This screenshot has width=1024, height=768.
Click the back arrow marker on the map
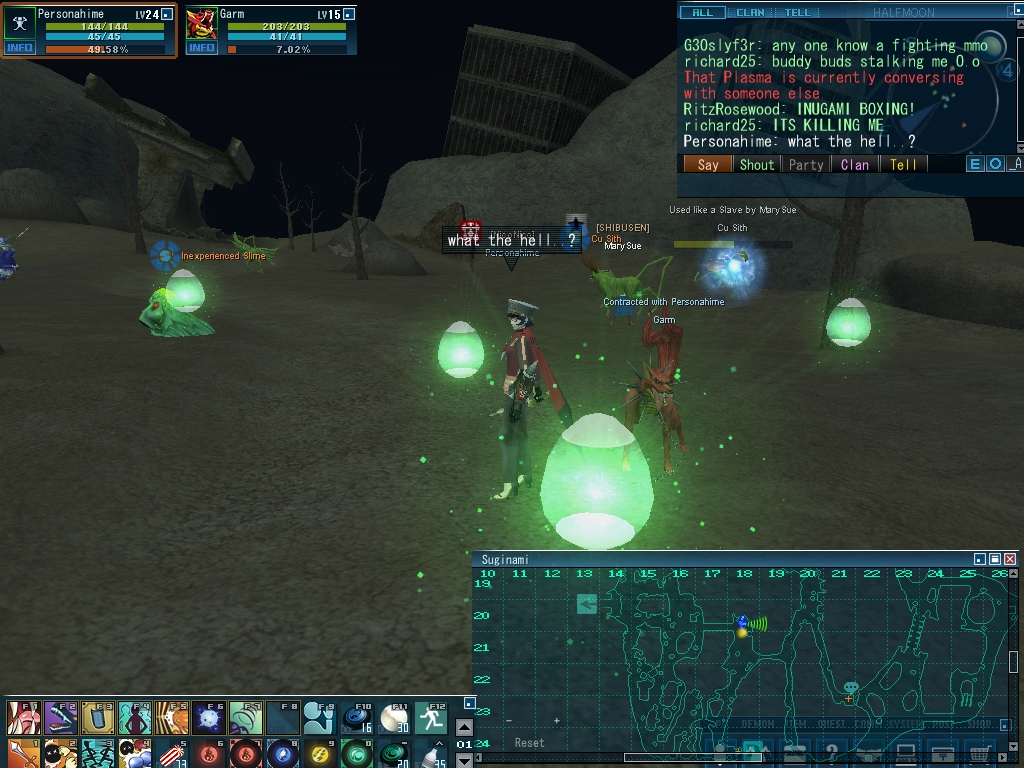point(587,604)
